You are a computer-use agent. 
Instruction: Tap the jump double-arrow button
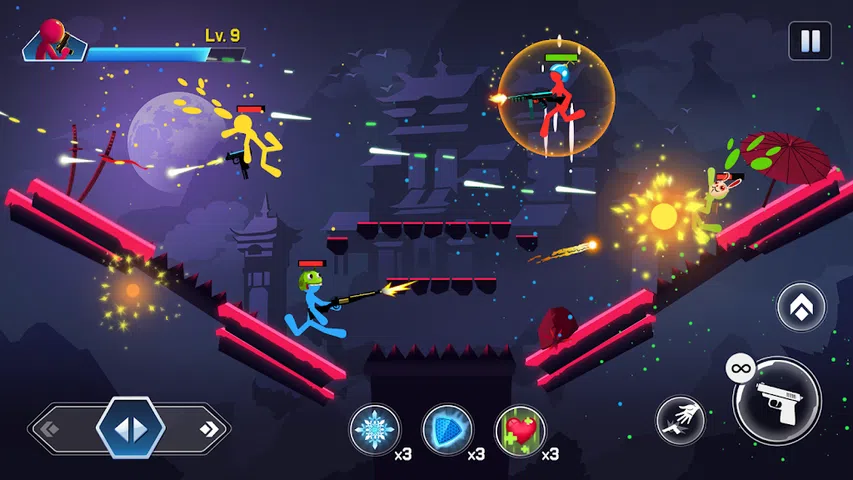(801, 307)
